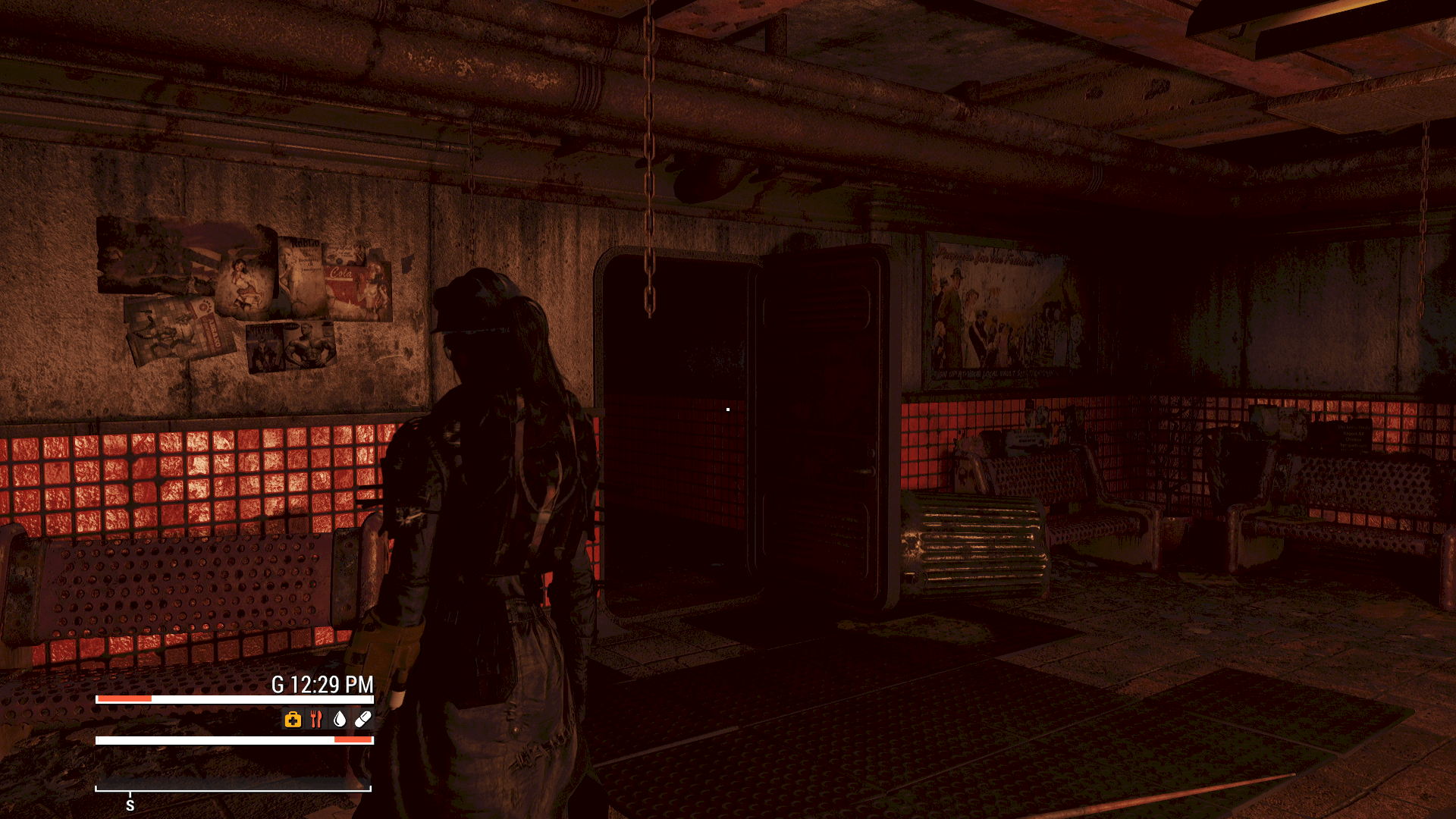
Task: Click the yellow medkit status icon
Action: [x=293, y=720]
